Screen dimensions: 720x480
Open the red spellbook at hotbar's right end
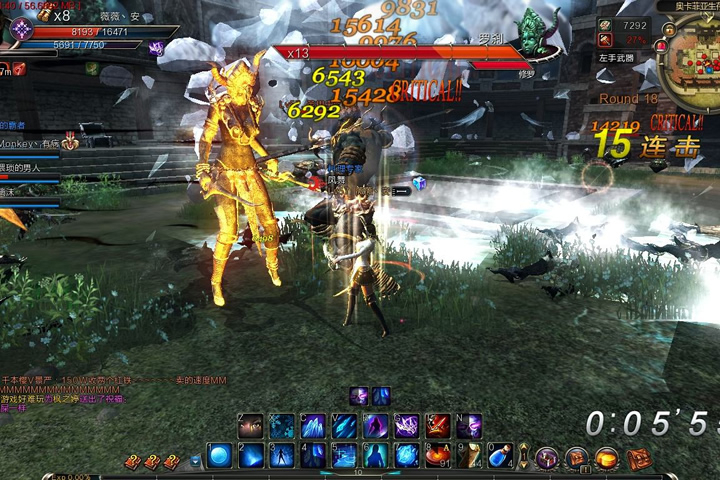639,458
